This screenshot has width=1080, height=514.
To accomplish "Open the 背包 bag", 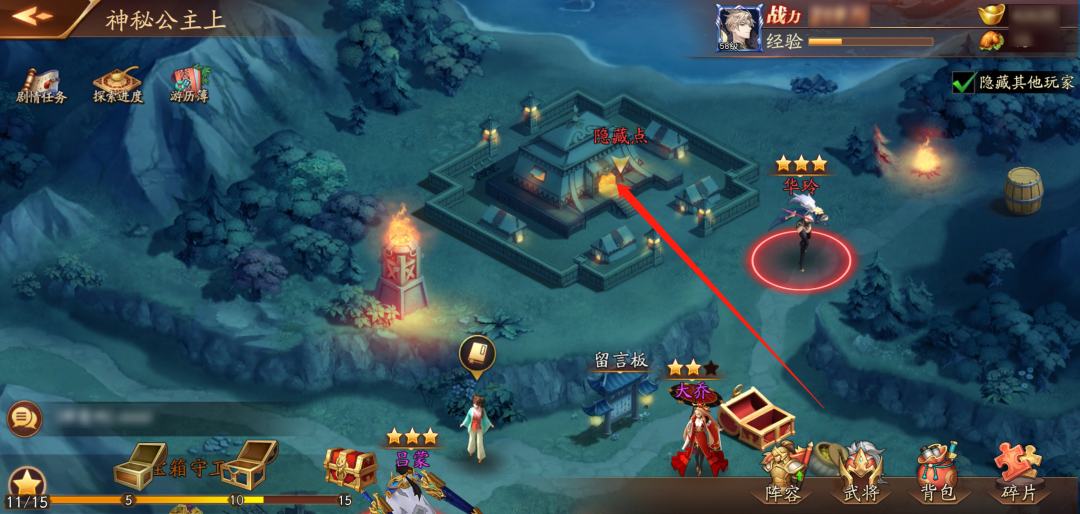I will click(x=939, y=474).
